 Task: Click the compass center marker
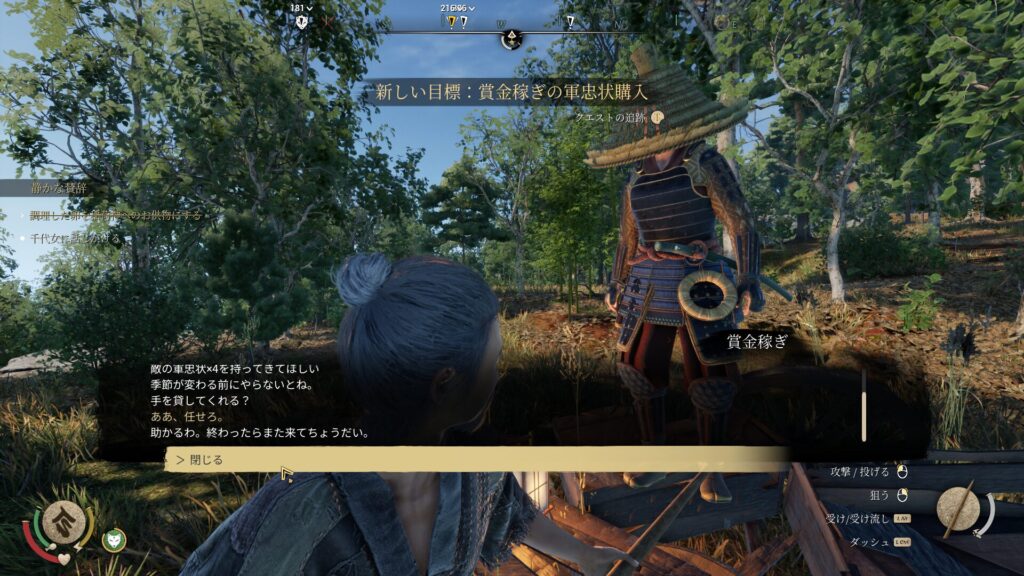point(511,39)
